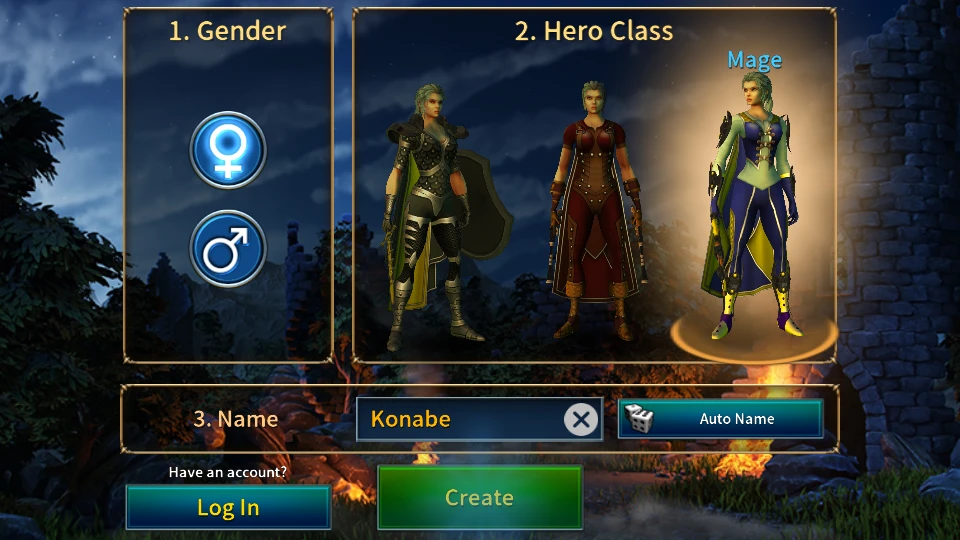Clear the name with the X button
Image resolution: width=960 pixels, height=540 pixels.
(580, 419)
